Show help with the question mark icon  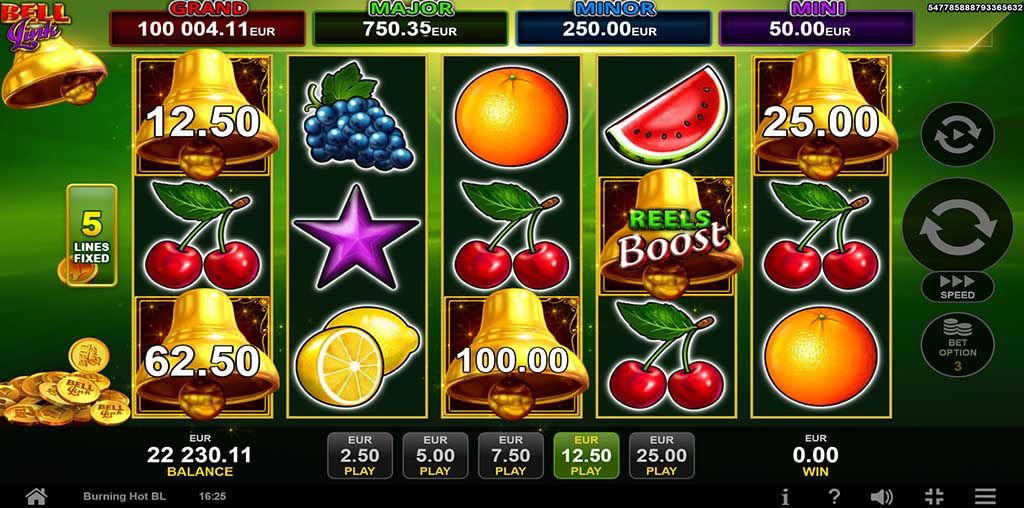point(834,496)
